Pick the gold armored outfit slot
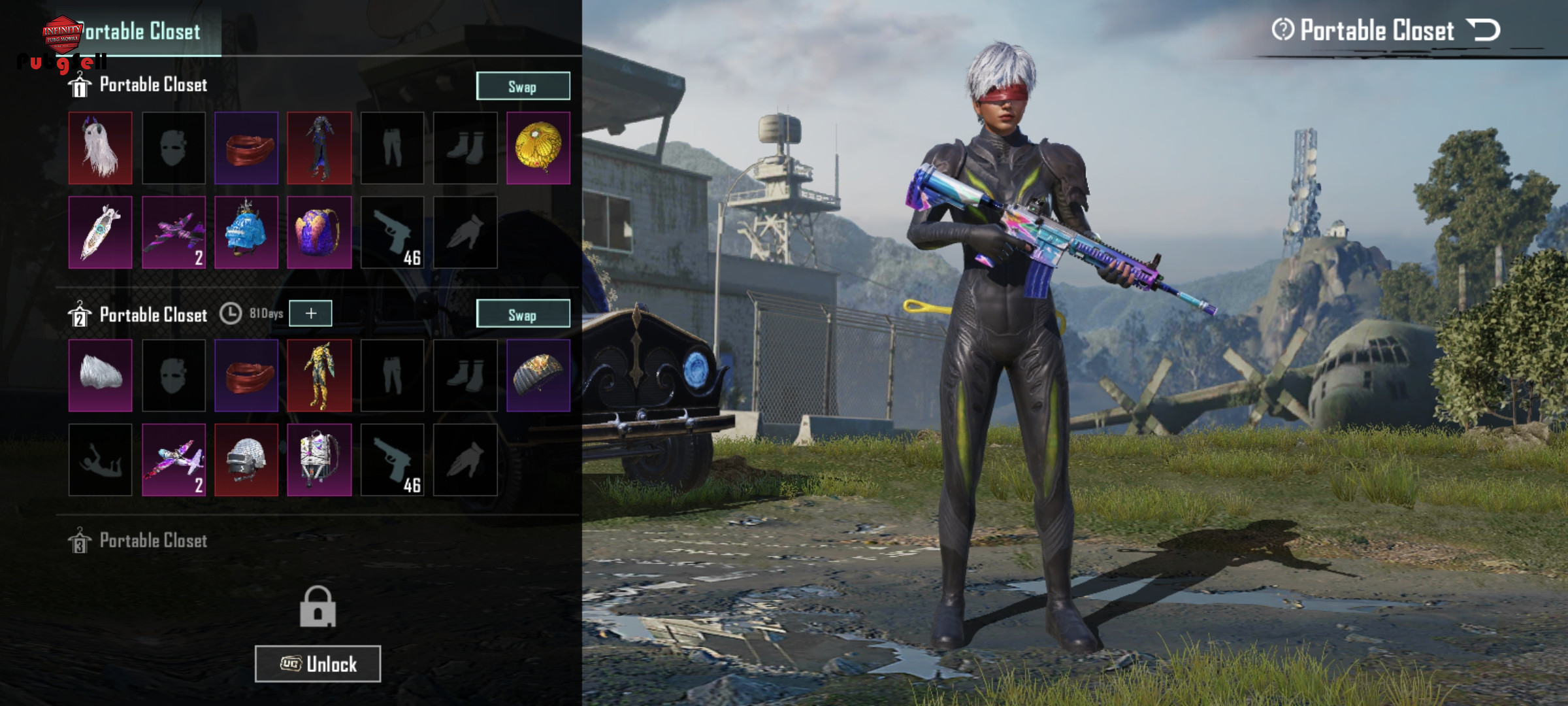Image resolution: width=1568 pixels, height=706 pixels. click(x=319, y=375)
